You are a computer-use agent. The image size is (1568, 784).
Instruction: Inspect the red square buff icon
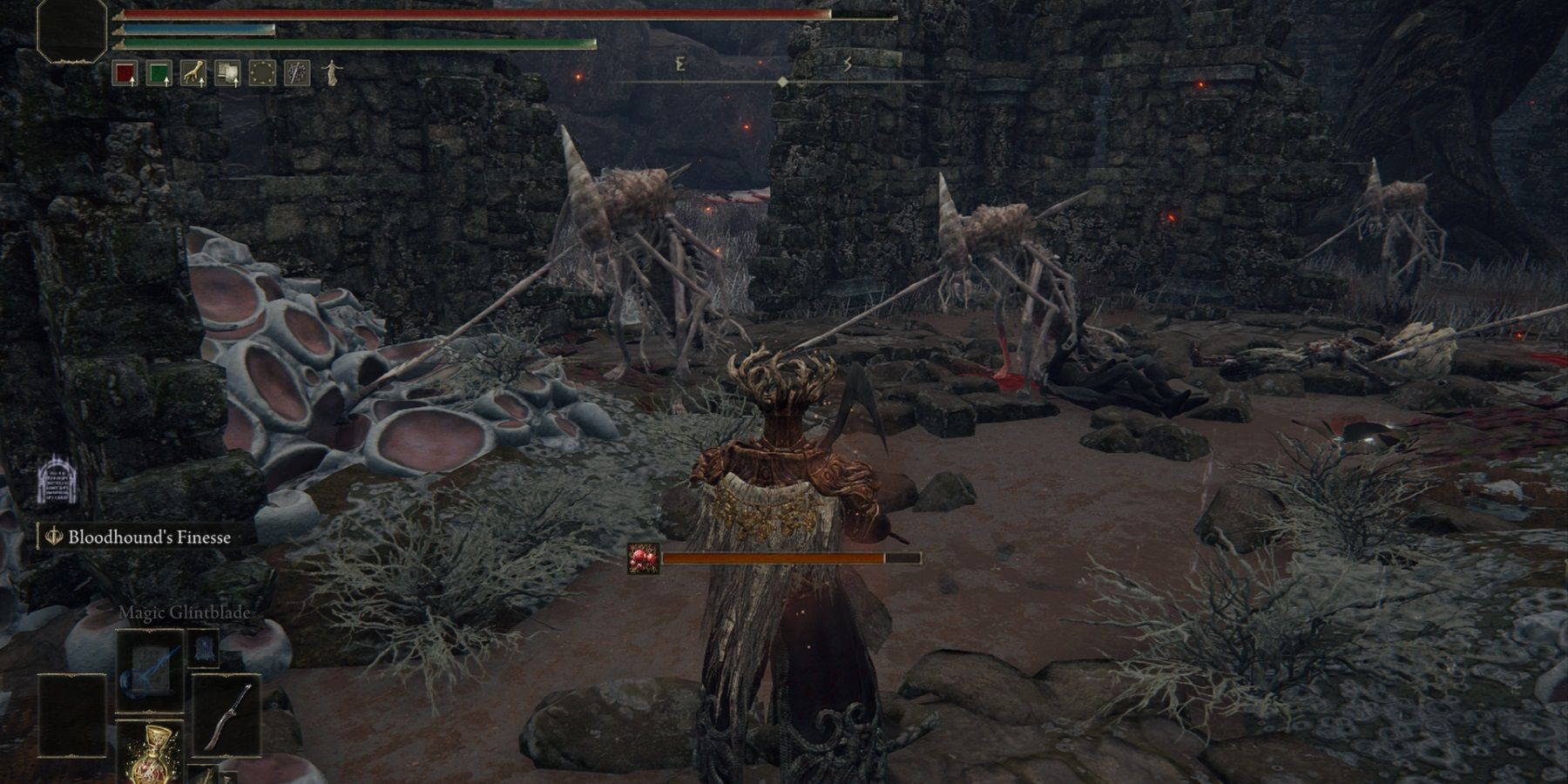[x=125, y=74]
